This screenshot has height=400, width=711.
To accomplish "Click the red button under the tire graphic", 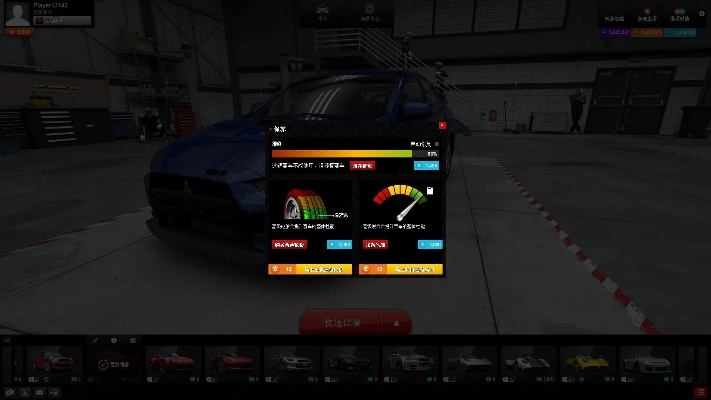I will (290, 243).
